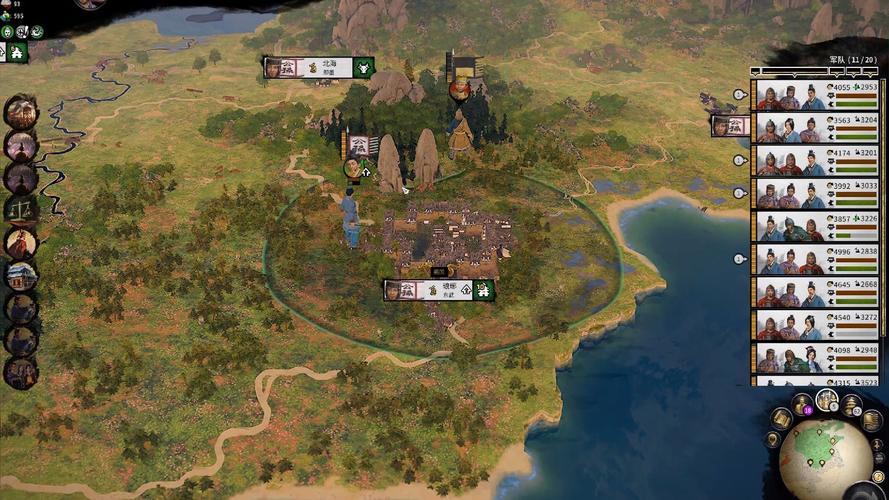Select the 北海 settlement label
The width and height of the screenshot is (889, 500).
tap(319, 67)
